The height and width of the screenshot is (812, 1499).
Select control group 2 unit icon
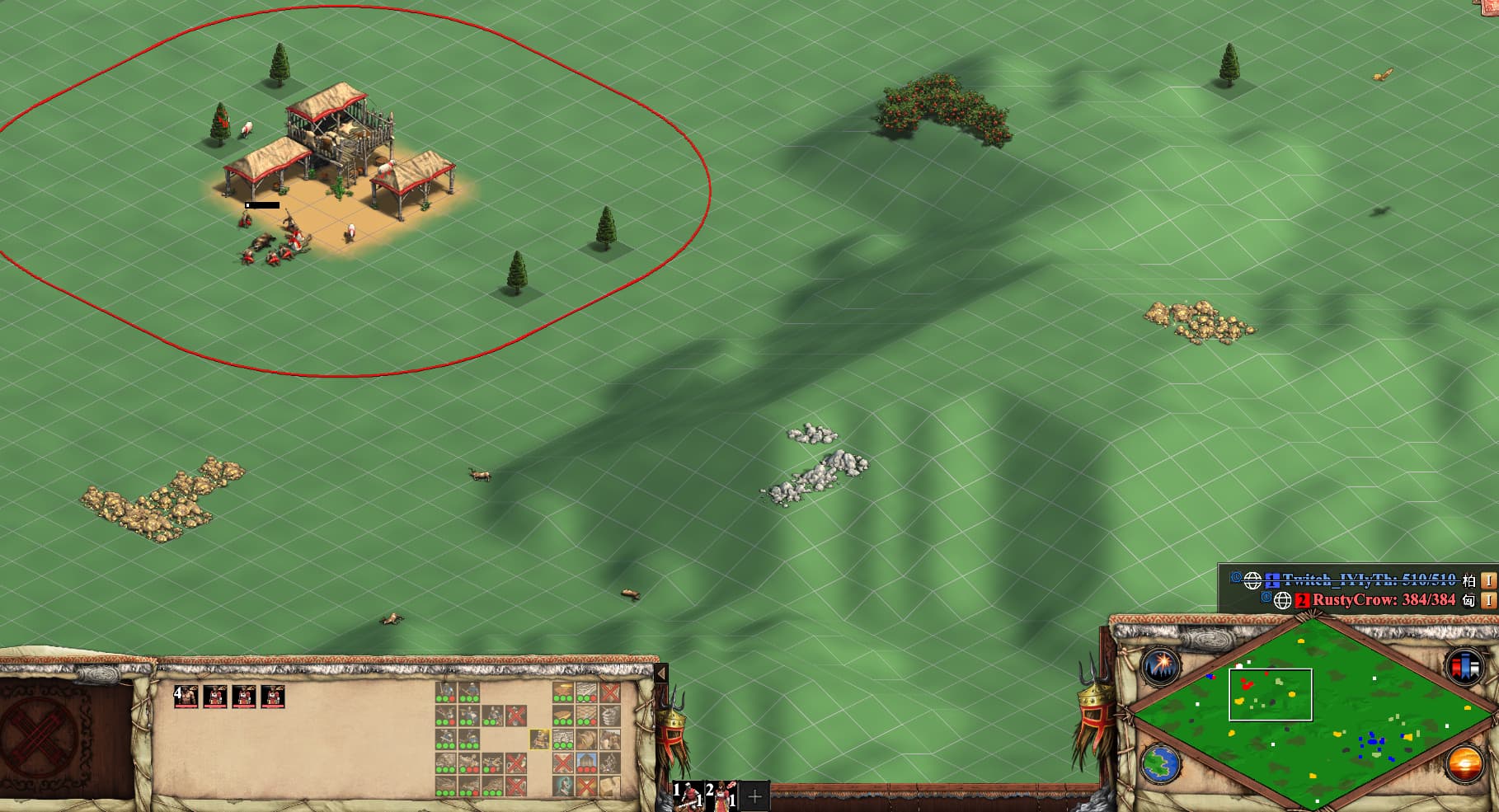click(721, 796)
